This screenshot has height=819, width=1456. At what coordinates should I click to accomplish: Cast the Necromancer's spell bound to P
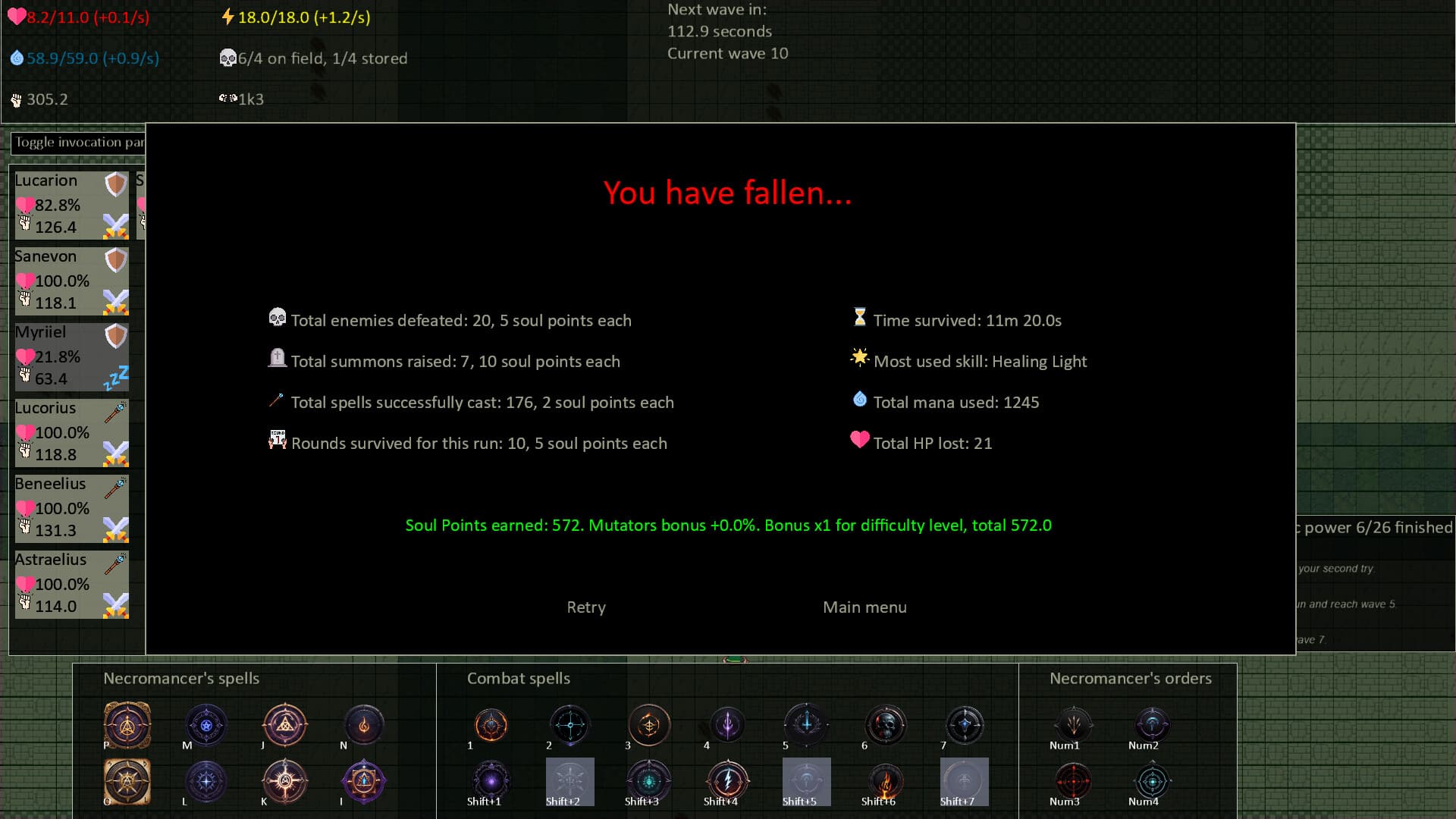coord(127,725)
